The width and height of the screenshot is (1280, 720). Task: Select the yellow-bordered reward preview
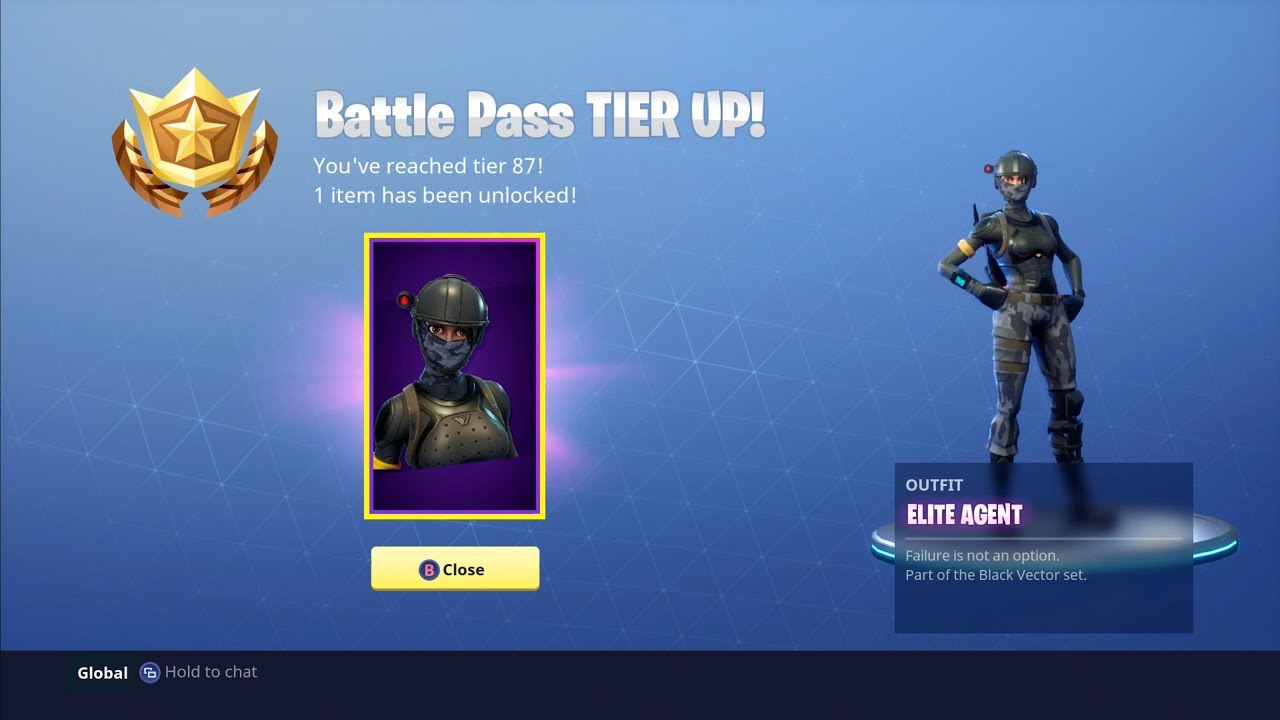point(455,375)
